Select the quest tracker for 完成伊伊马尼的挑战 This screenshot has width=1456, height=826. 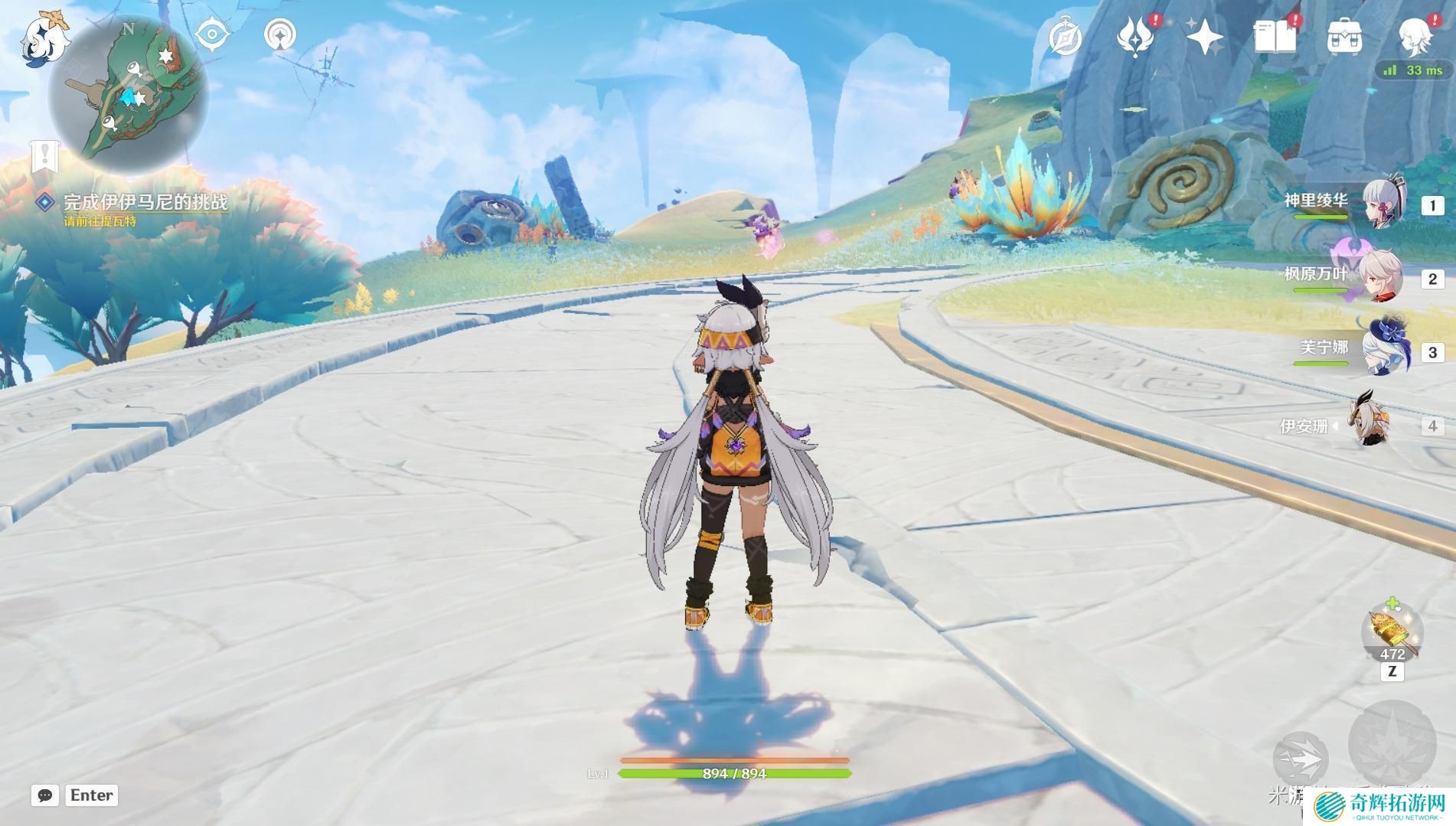tap(145, 202)
